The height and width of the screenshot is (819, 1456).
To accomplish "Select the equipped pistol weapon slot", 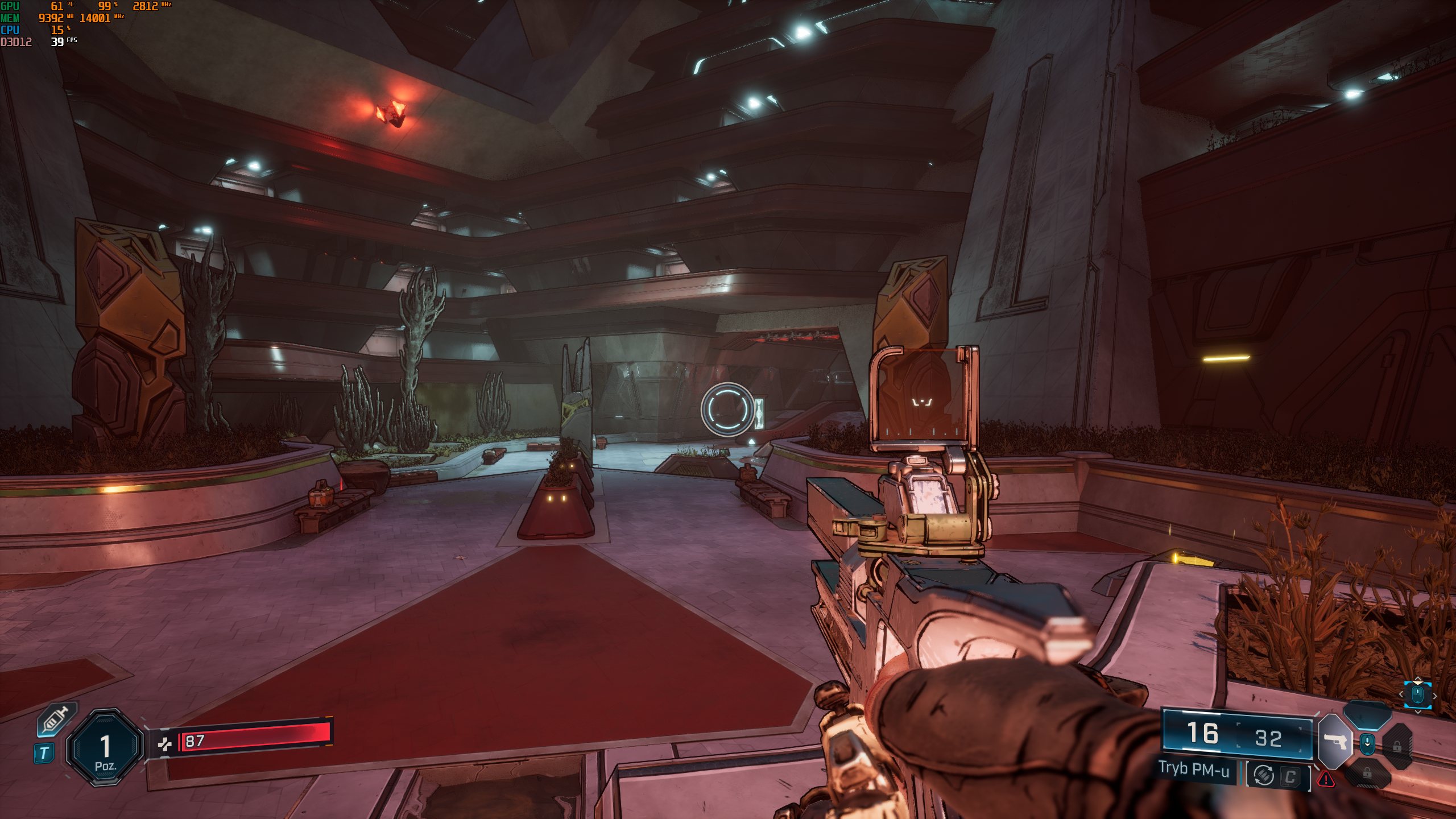I will point(1335,742).
